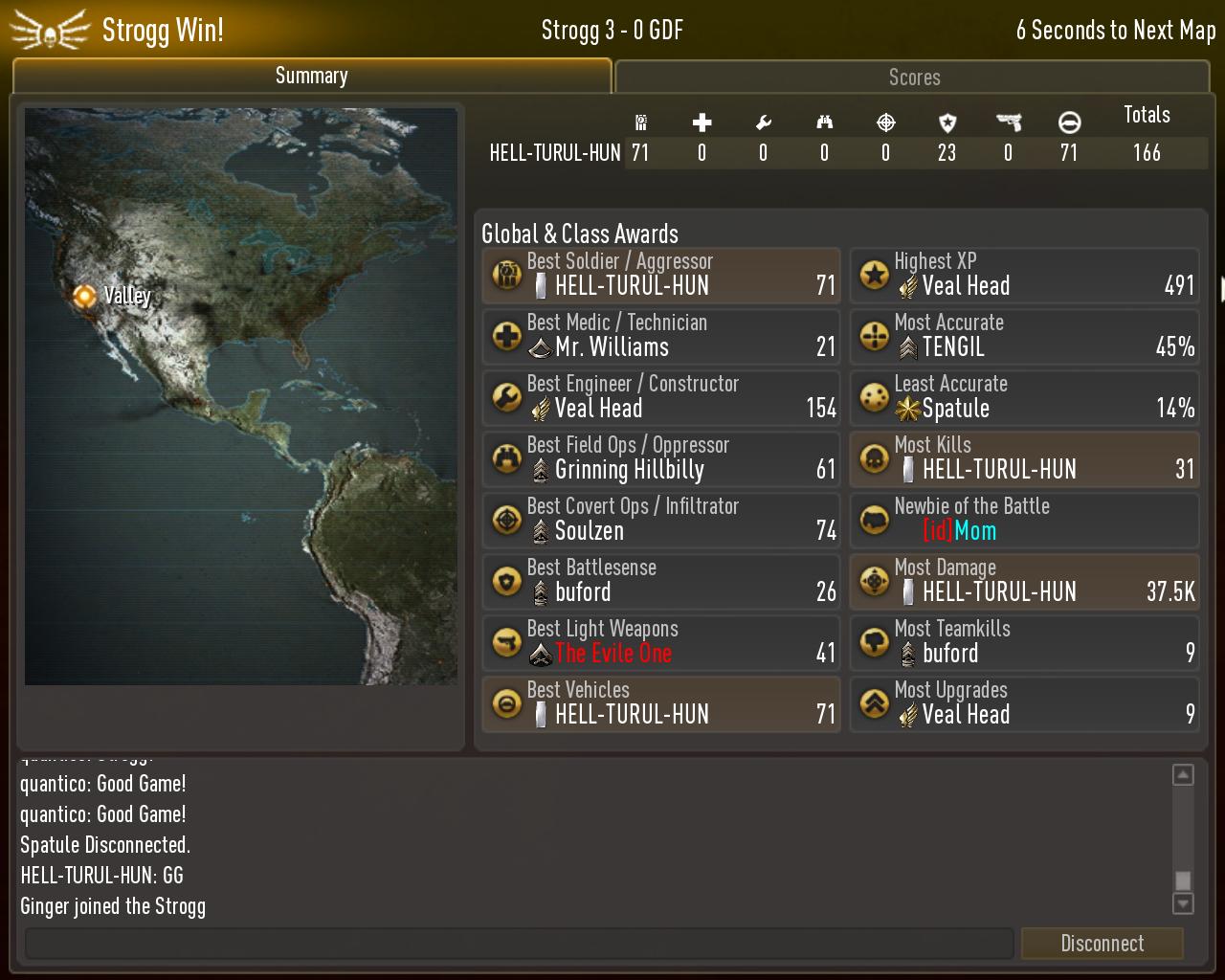Click the Disconnect button
The width and height of the screenshot is (1225, 980).
[x=1102, y=944]
